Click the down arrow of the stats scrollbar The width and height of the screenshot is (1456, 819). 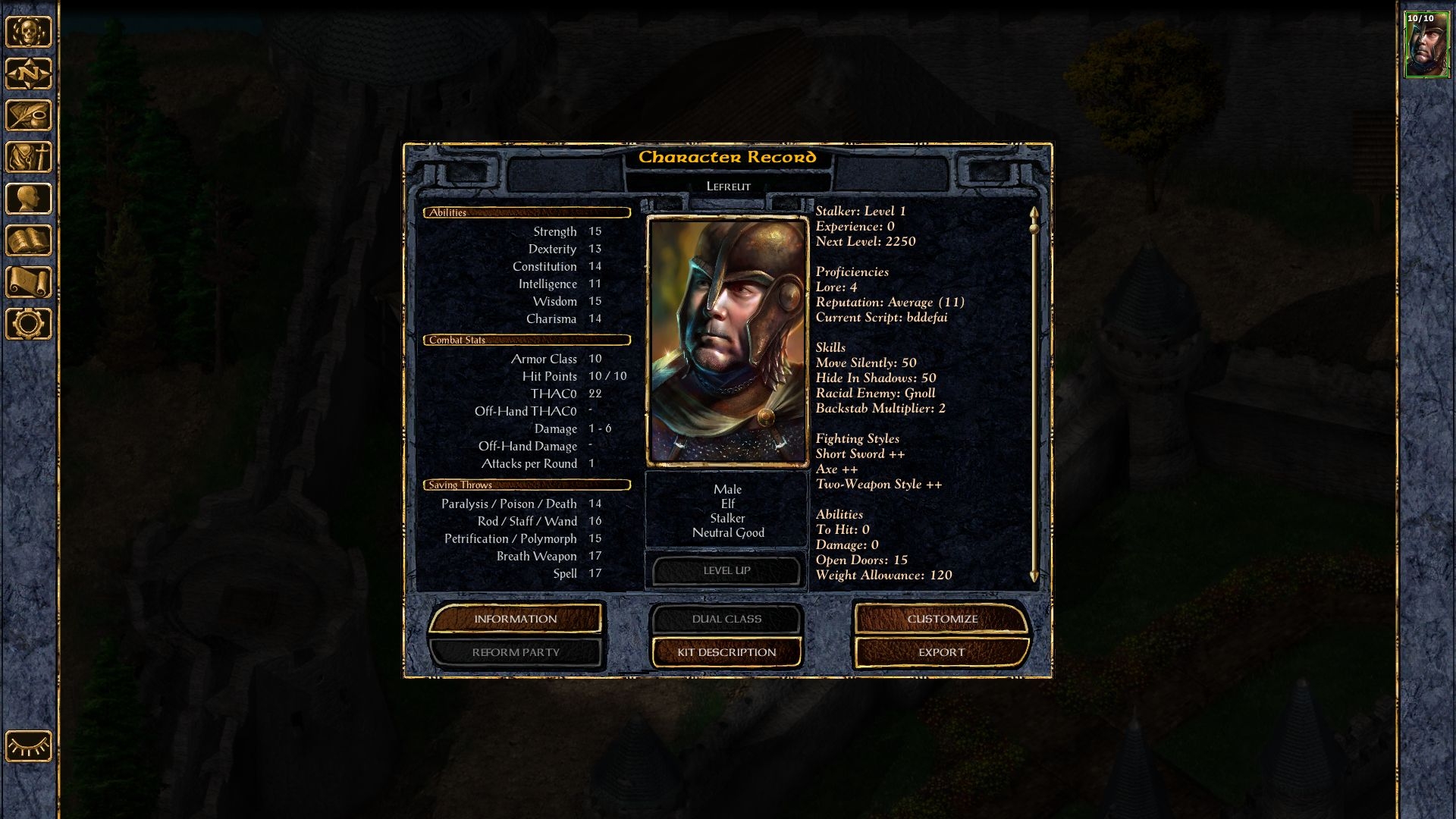tap(1034, 577)
